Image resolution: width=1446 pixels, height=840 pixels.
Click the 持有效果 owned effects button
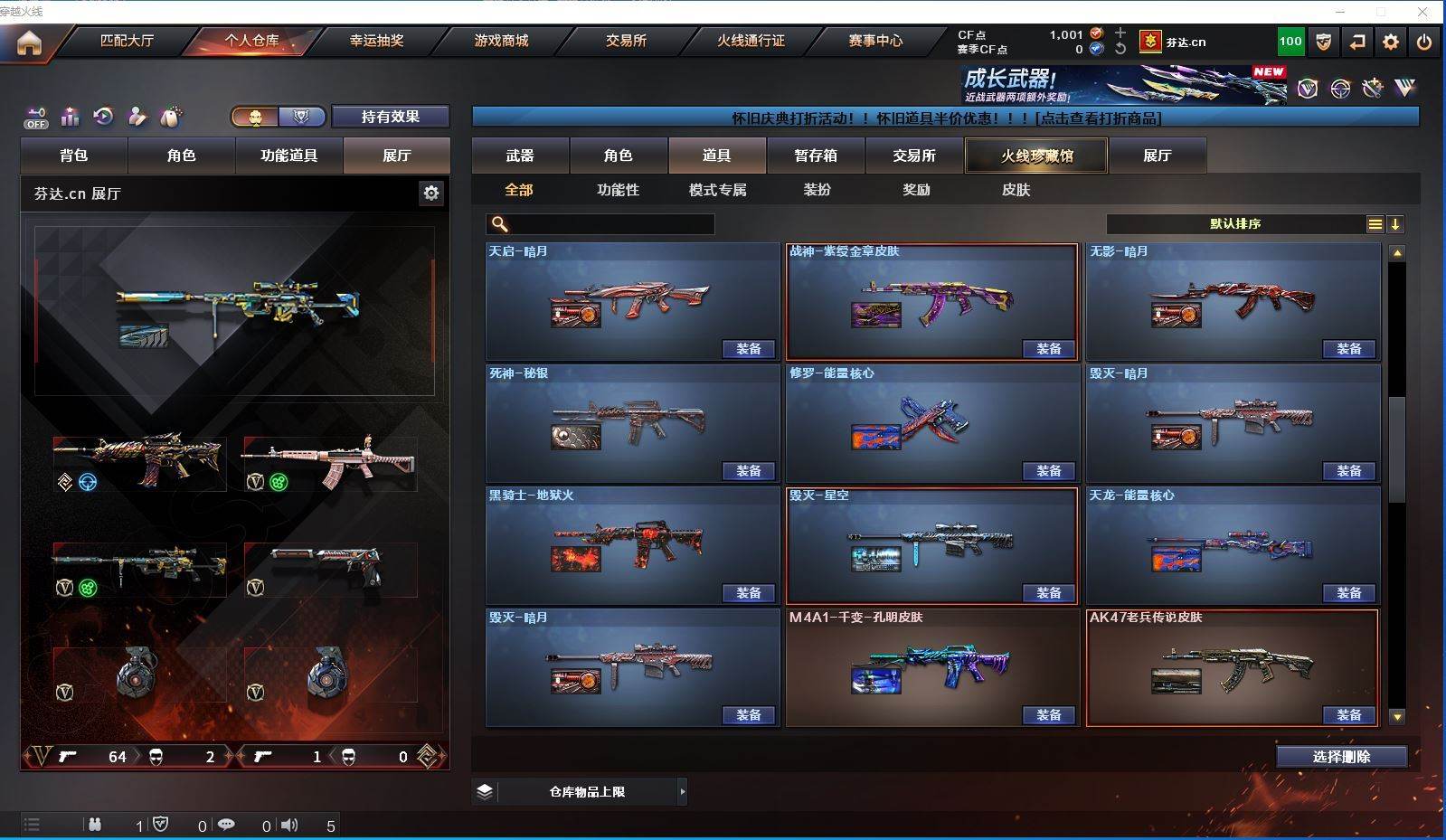click(x=390, y=117)
